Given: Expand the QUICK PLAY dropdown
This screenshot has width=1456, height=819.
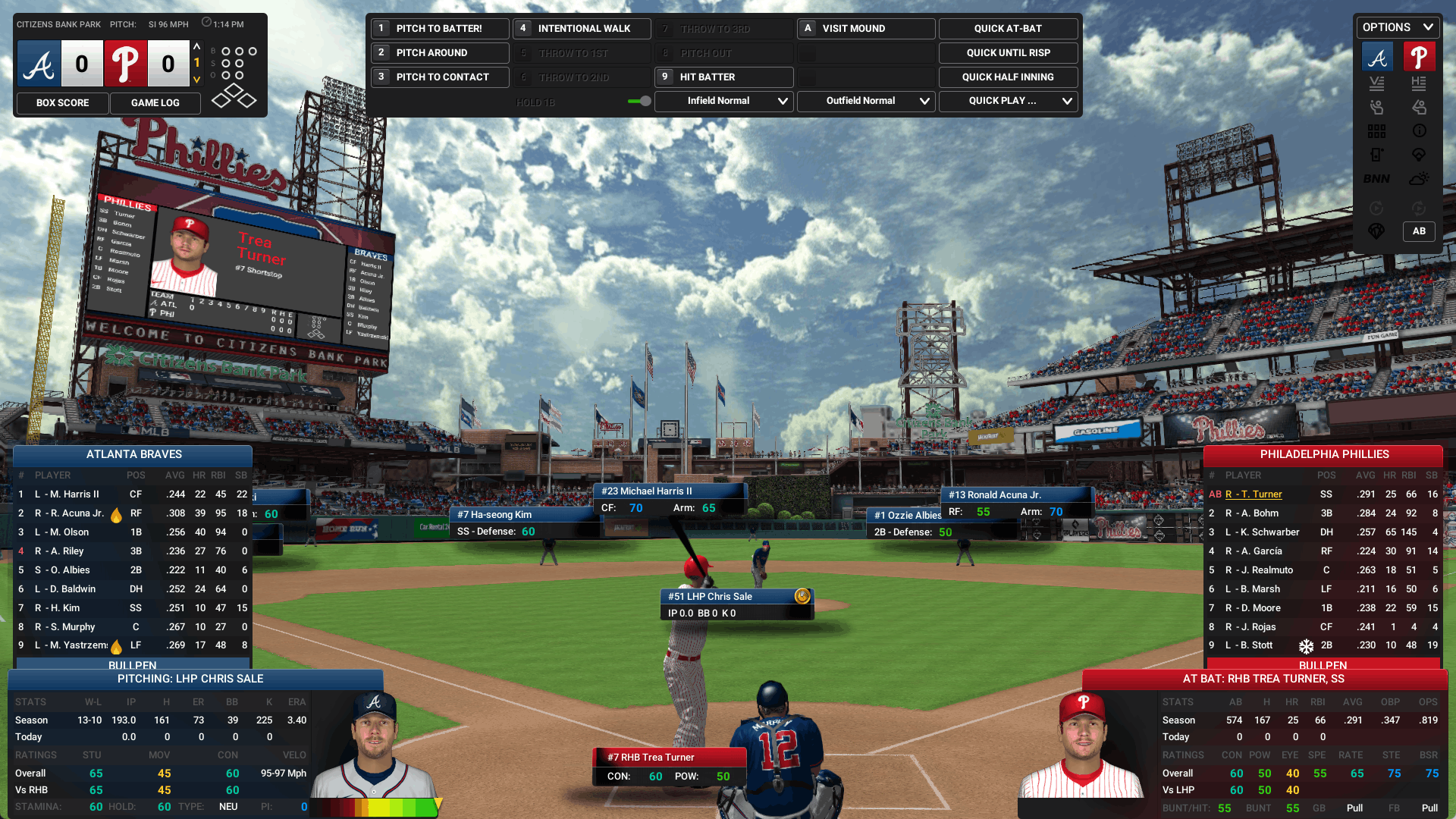Looking at the screenshot, I should [1008, 101].
